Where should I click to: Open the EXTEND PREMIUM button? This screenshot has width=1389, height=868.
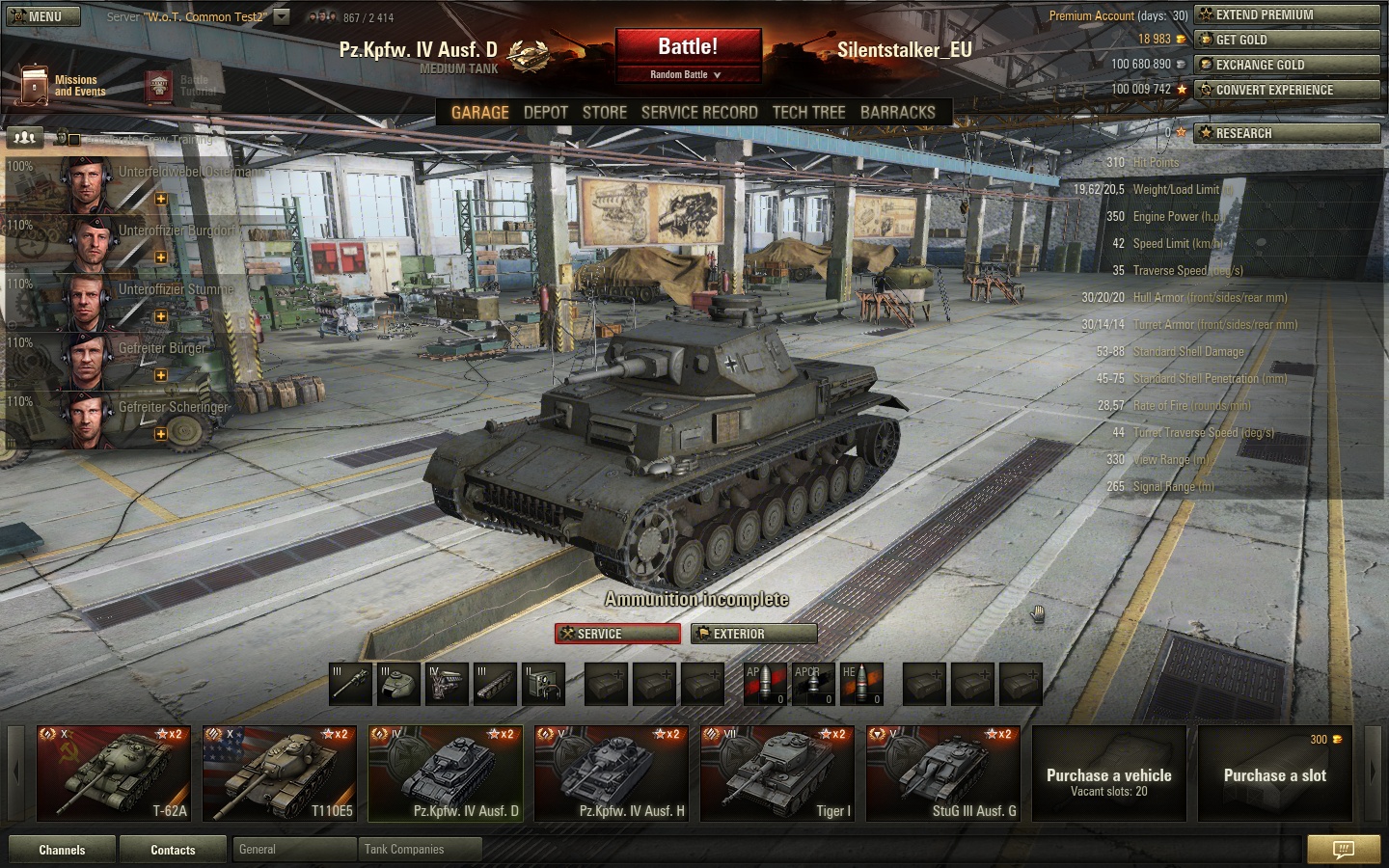point(1287,14)
